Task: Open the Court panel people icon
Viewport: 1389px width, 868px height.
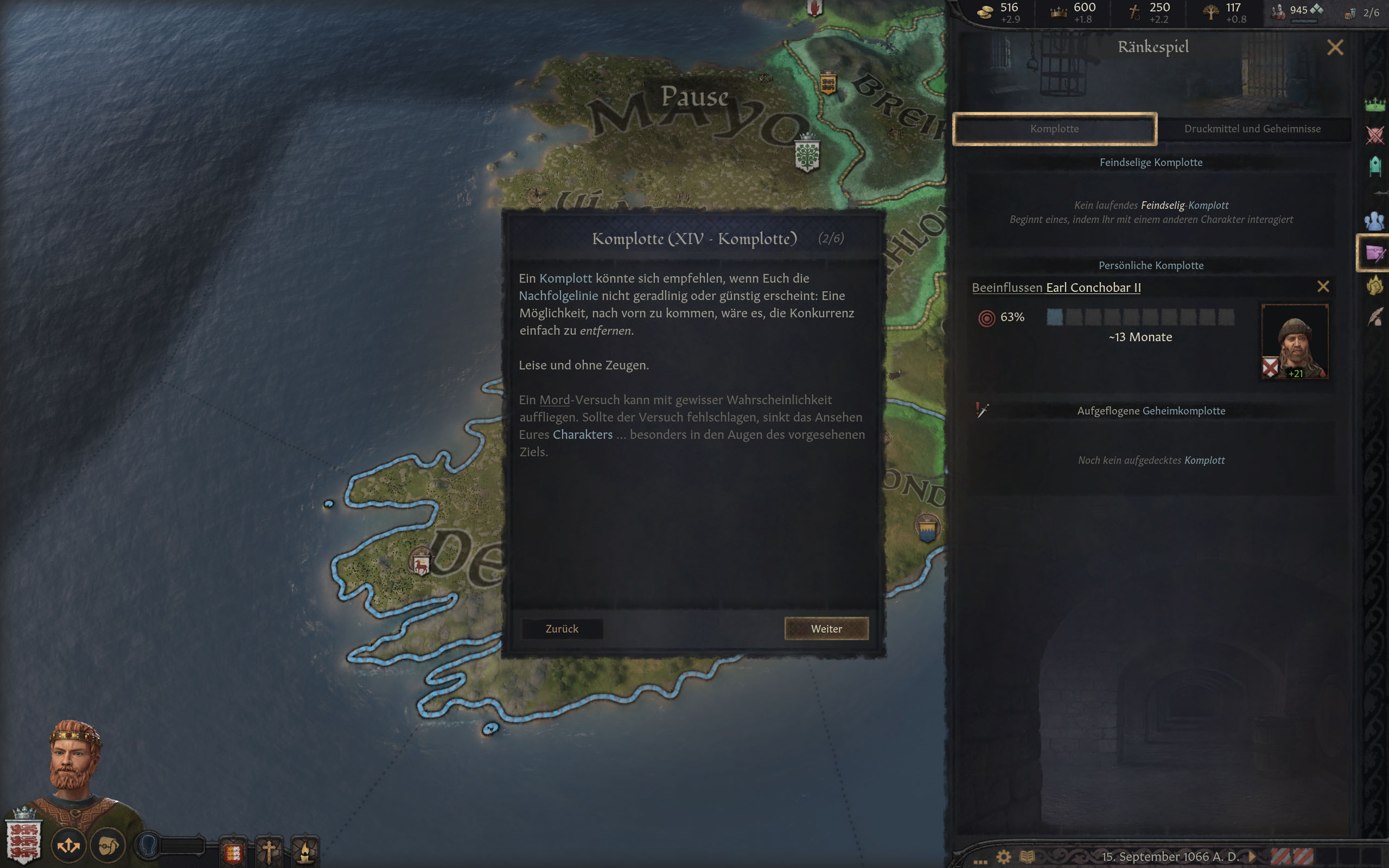Action: click(1375, 220)
